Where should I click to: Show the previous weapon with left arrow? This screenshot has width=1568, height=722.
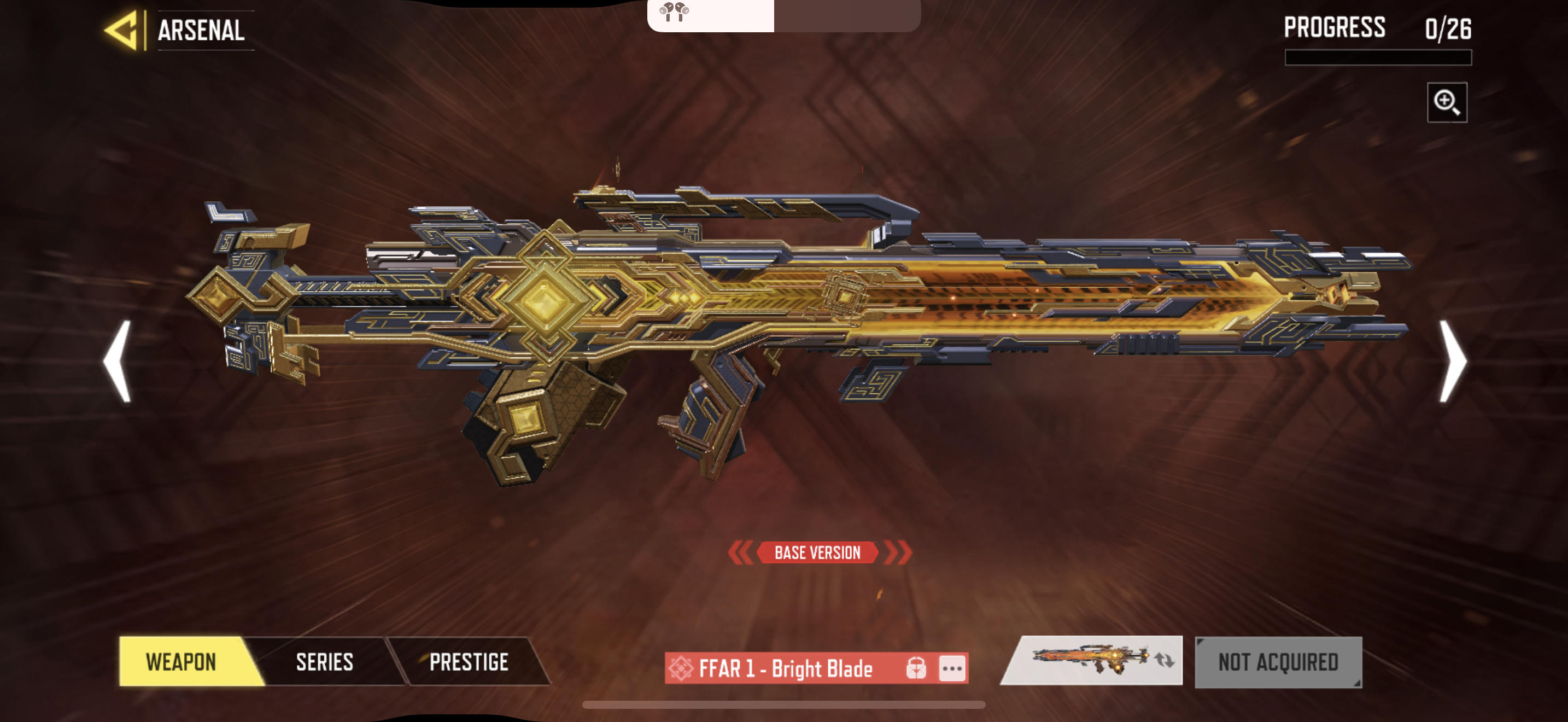click(118, 362)
